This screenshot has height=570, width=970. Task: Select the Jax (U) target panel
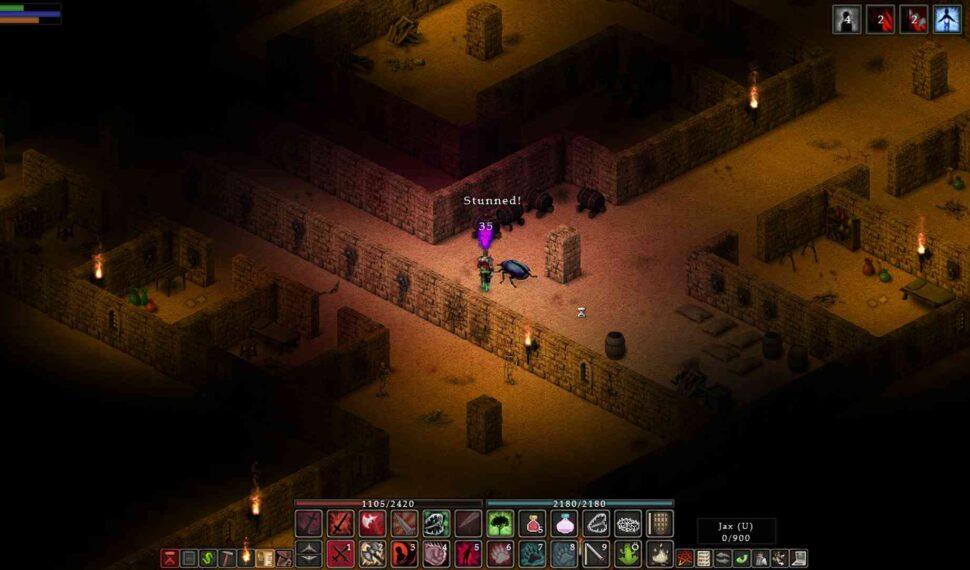(735, 532)
